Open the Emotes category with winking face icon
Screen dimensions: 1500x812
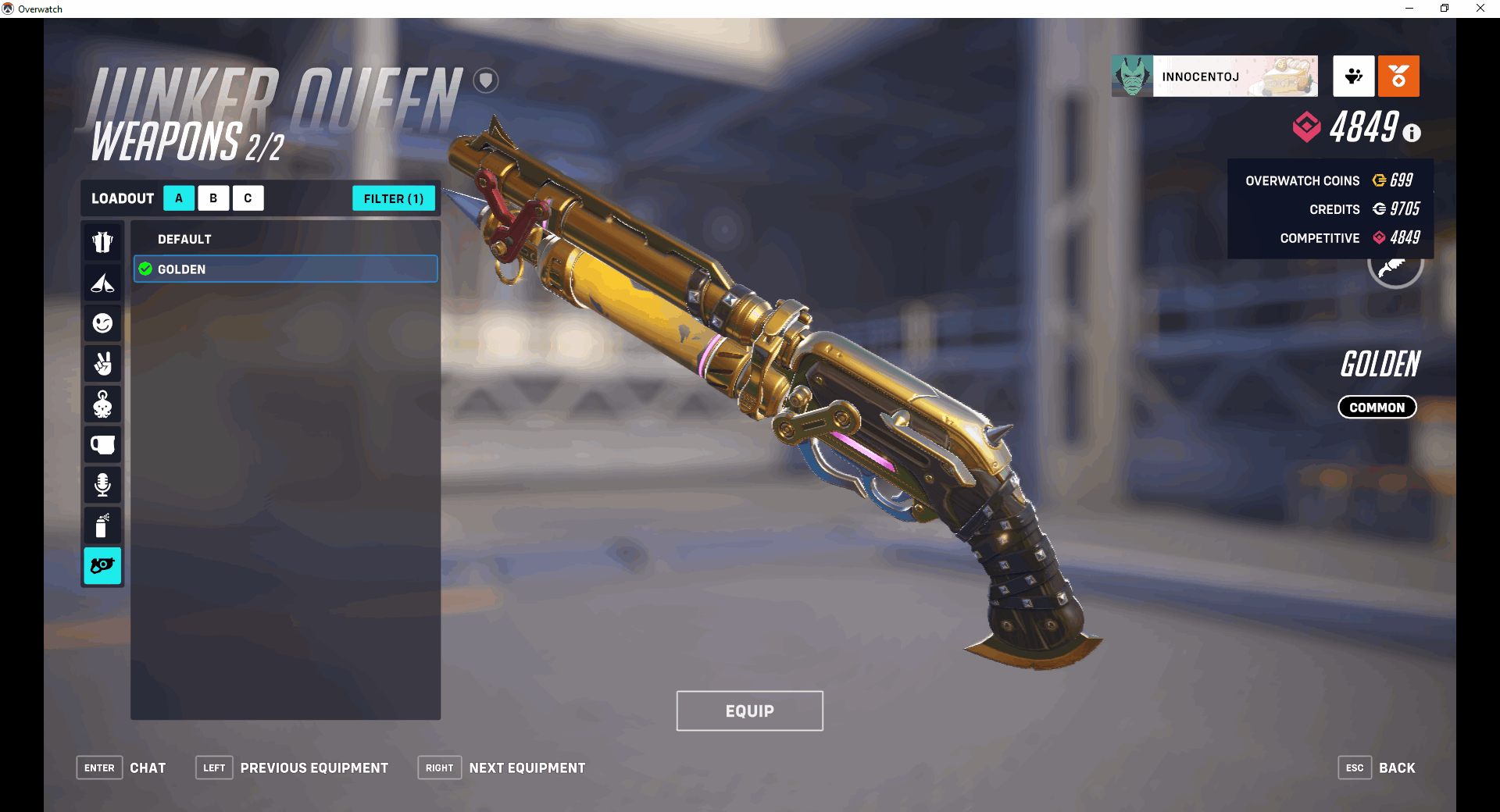coord(102,323)
